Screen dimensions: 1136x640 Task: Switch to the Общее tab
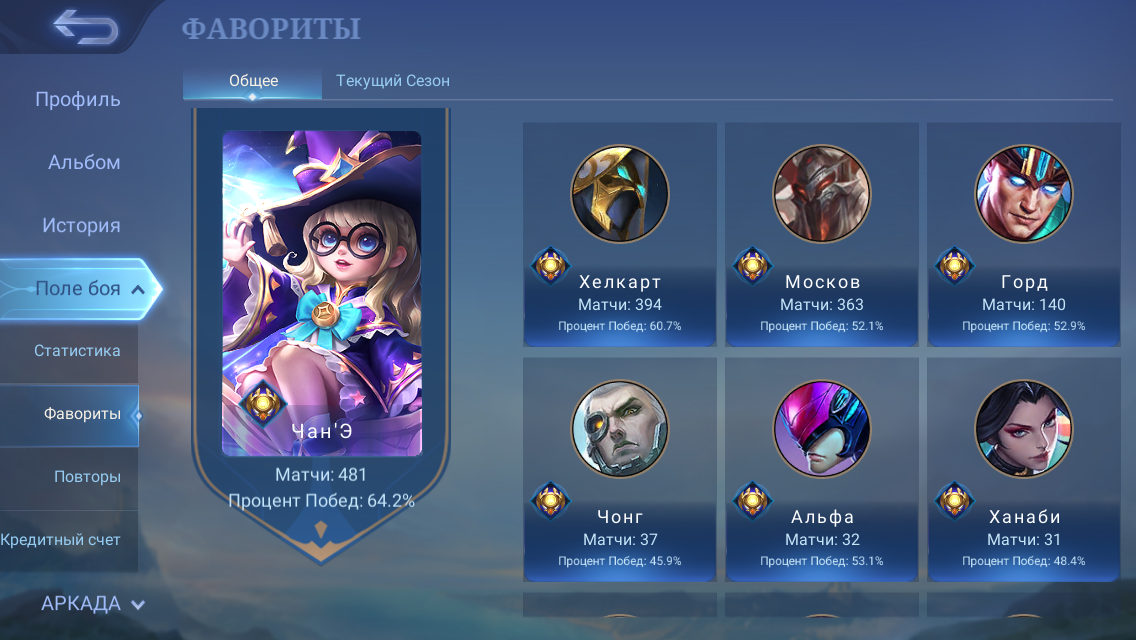click(253, 81)
